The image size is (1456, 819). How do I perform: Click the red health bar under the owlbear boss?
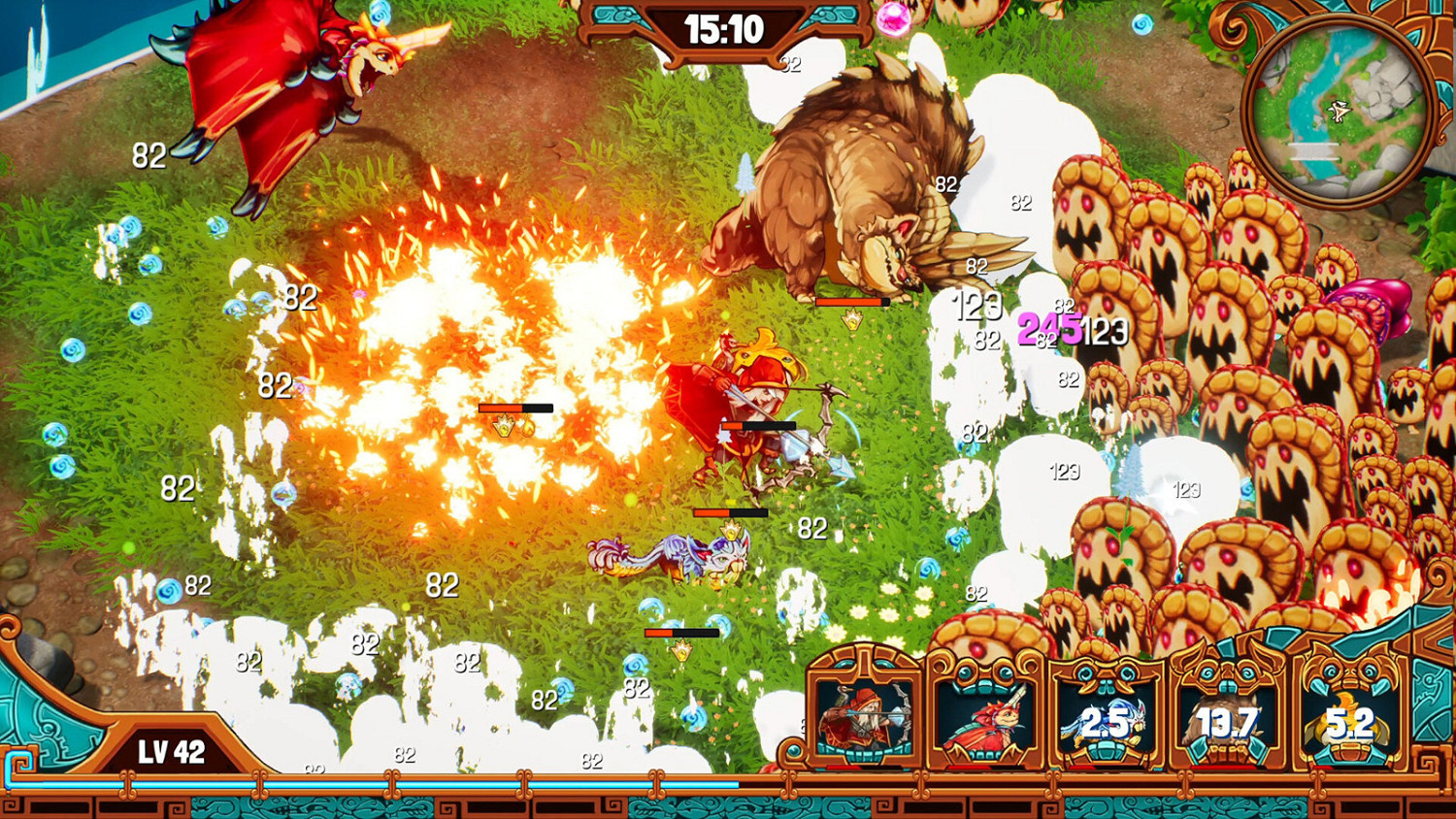(854, 302)
